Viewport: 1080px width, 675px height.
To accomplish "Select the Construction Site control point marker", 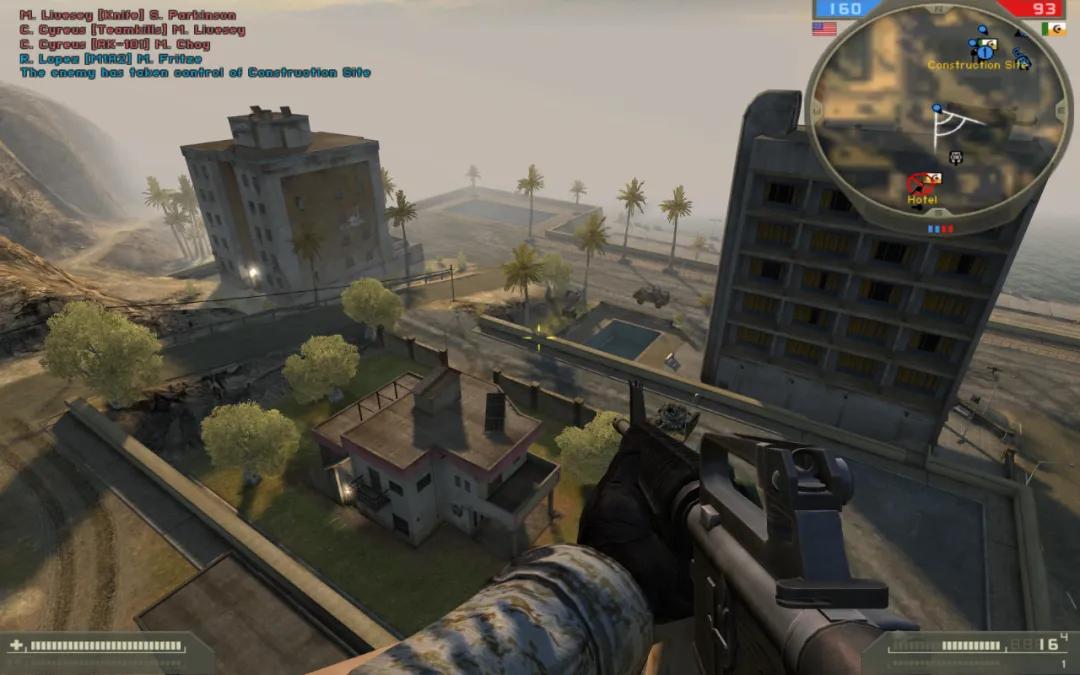I will point(985,47).
